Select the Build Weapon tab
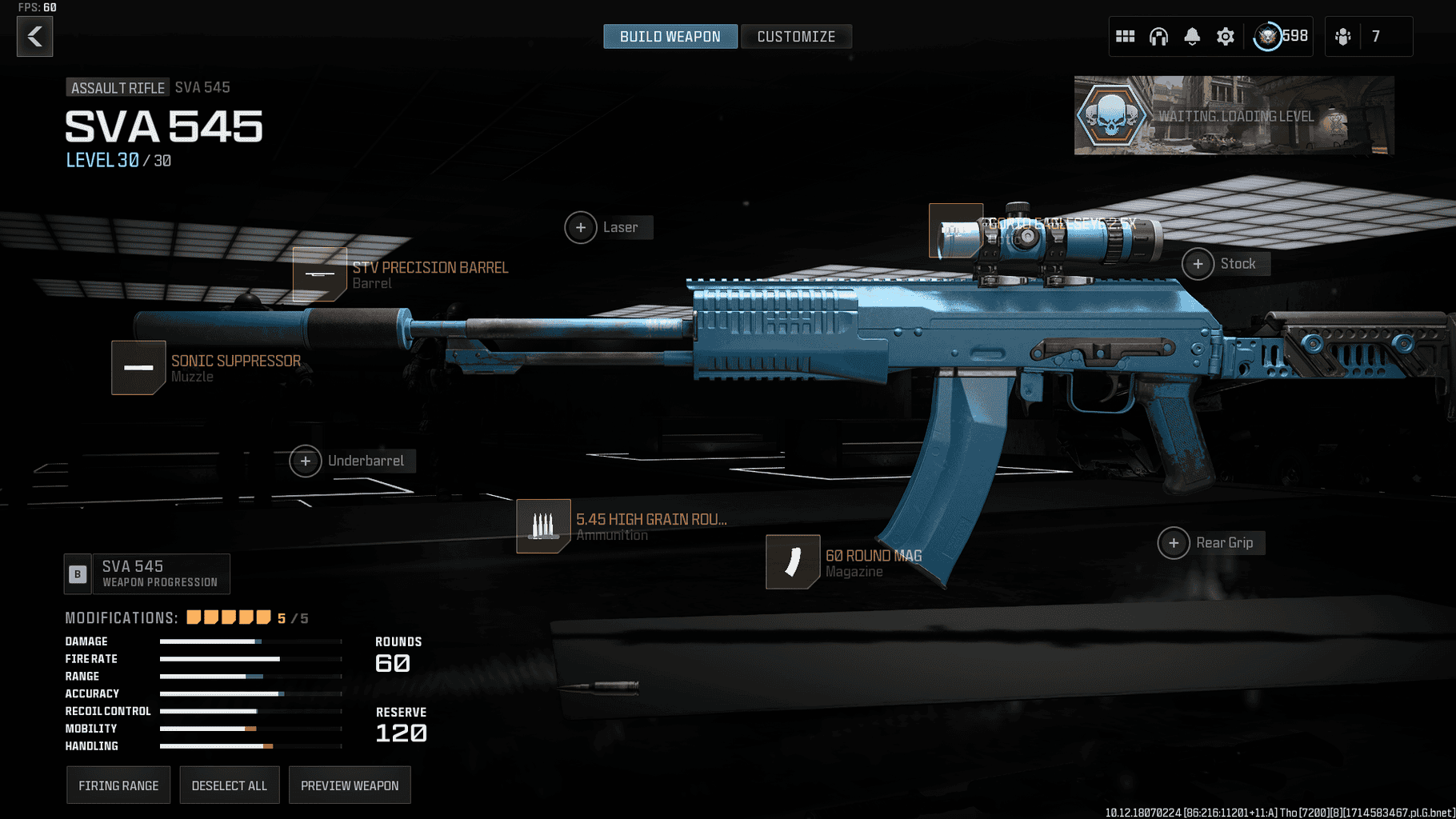 tap(670, 36)
